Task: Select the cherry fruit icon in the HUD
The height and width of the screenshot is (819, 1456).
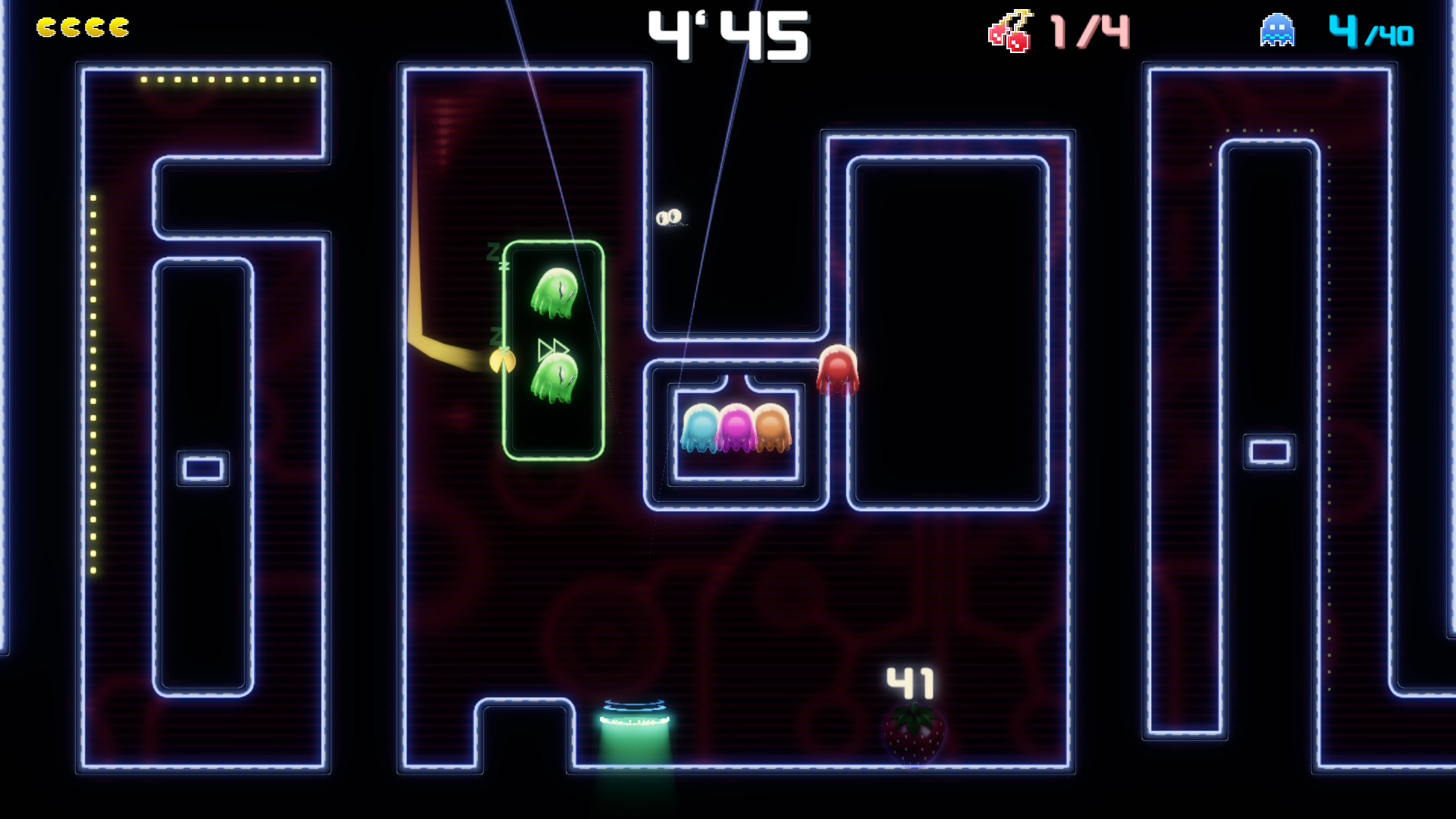Action: tap(1009, 30)
